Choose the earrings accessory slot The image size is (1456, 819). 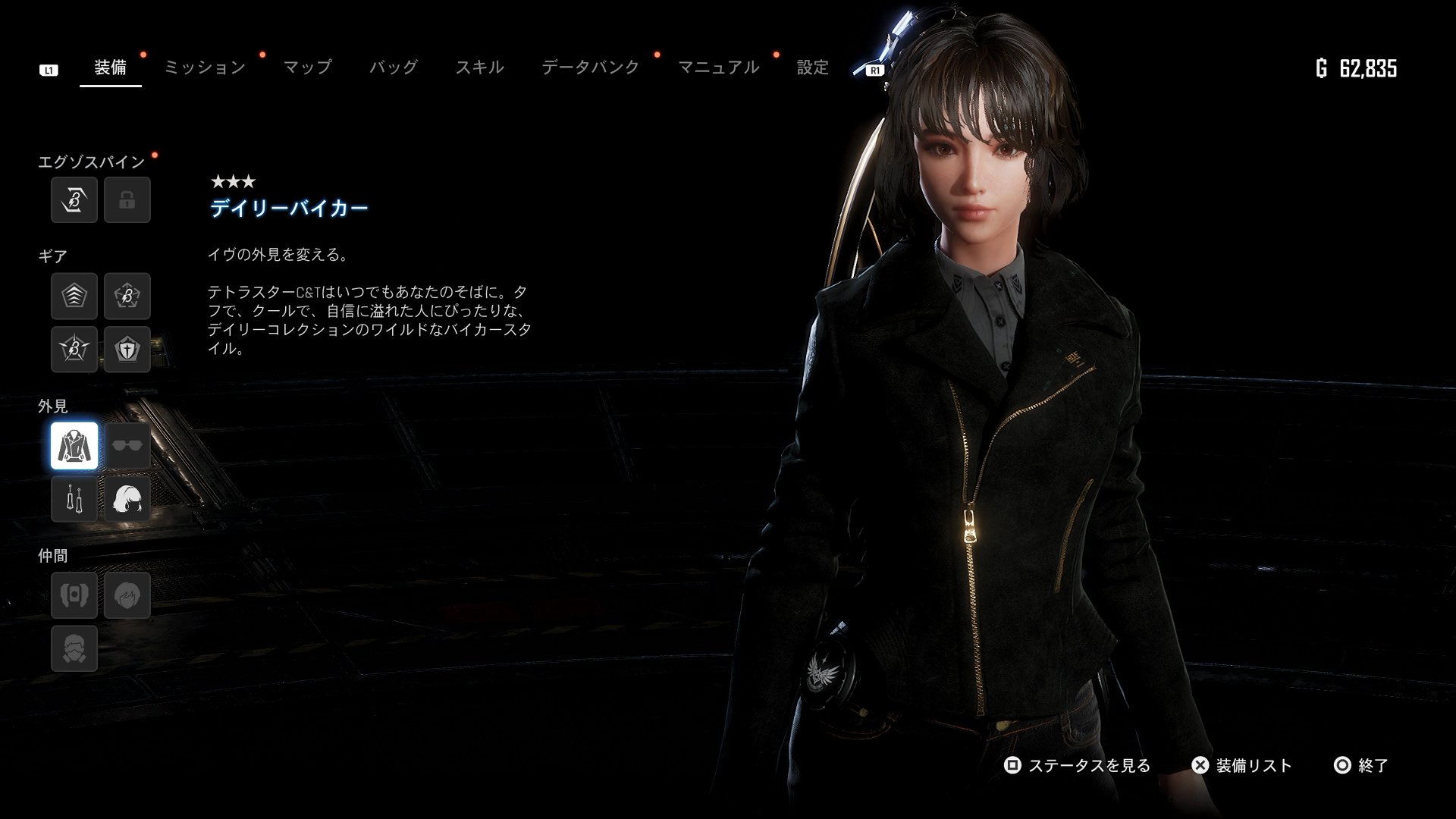[x=74, y=498]
